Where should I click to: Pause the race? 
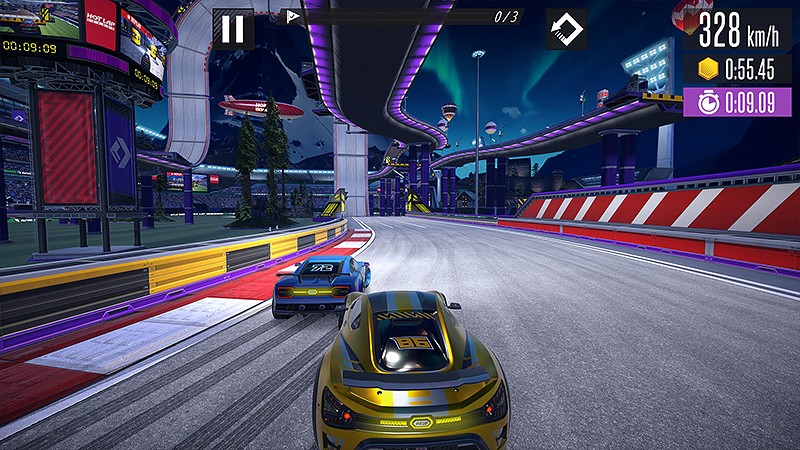tap(233, 29)
